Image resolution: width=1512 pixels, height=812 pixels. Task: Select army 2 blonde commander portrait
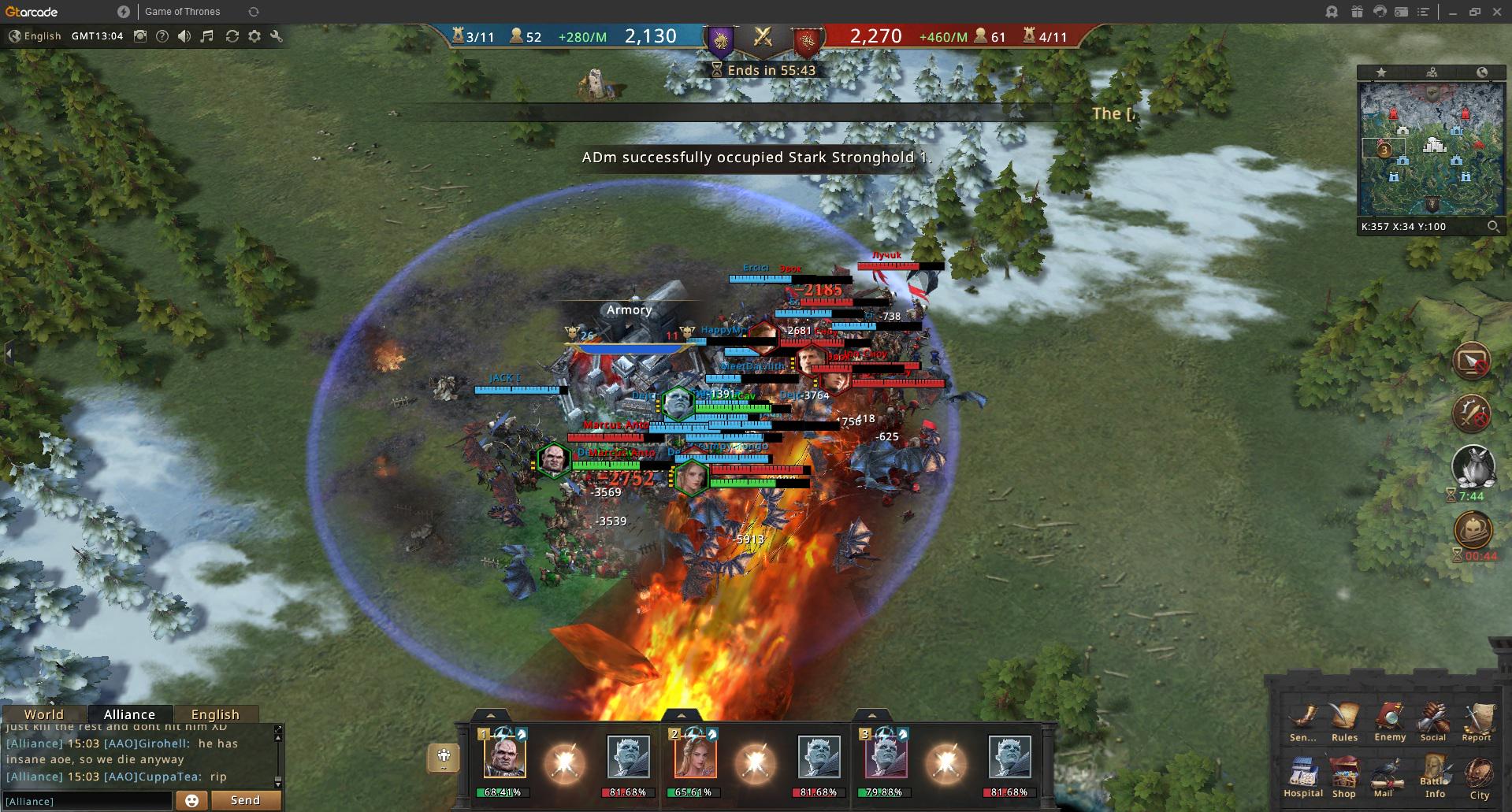click(x=695, y=755)
